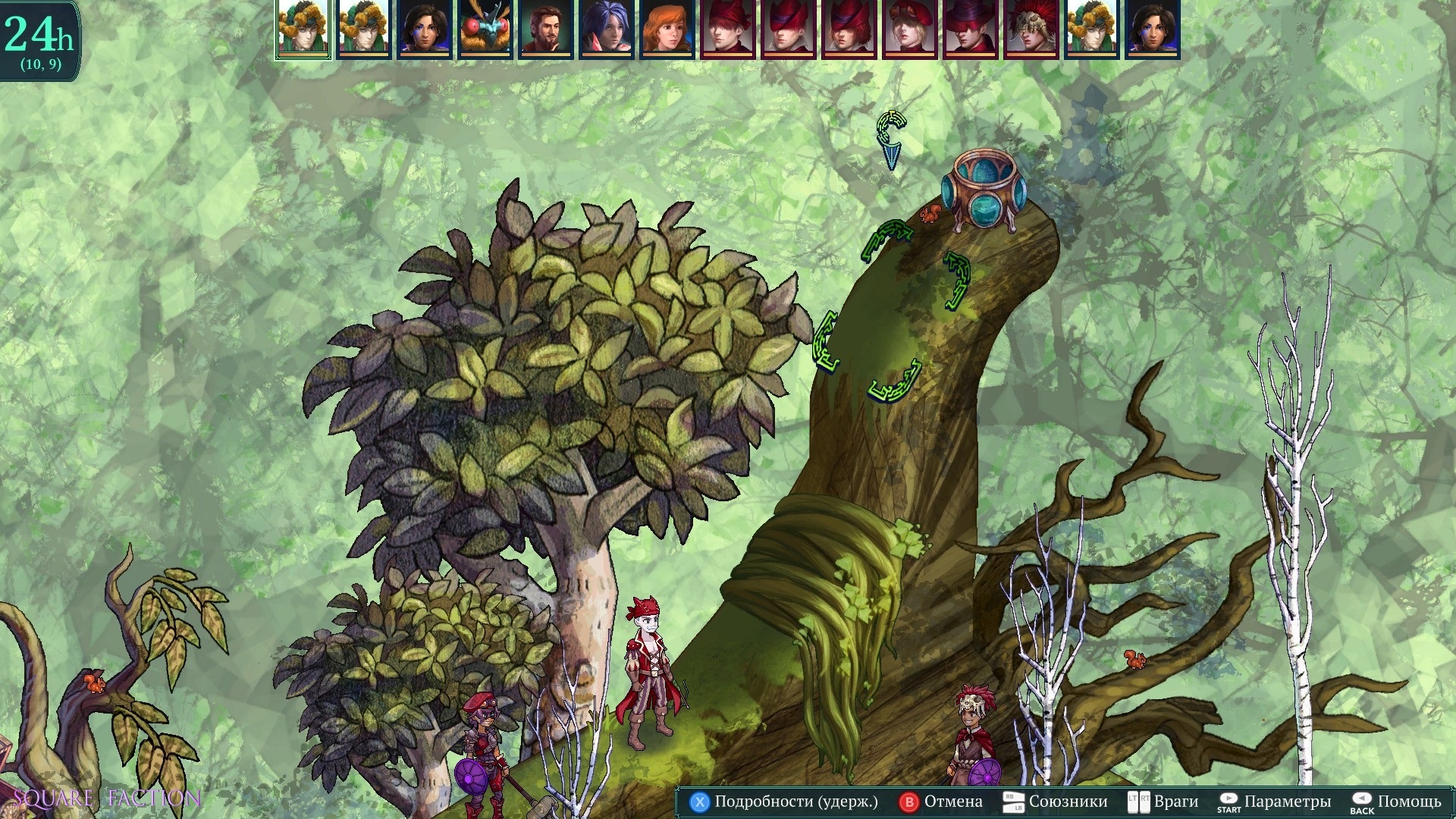The width and height of the screenshot is (1456, 819).
Task: Select the owl-masked character portrait
Action: tap(485, 28)
